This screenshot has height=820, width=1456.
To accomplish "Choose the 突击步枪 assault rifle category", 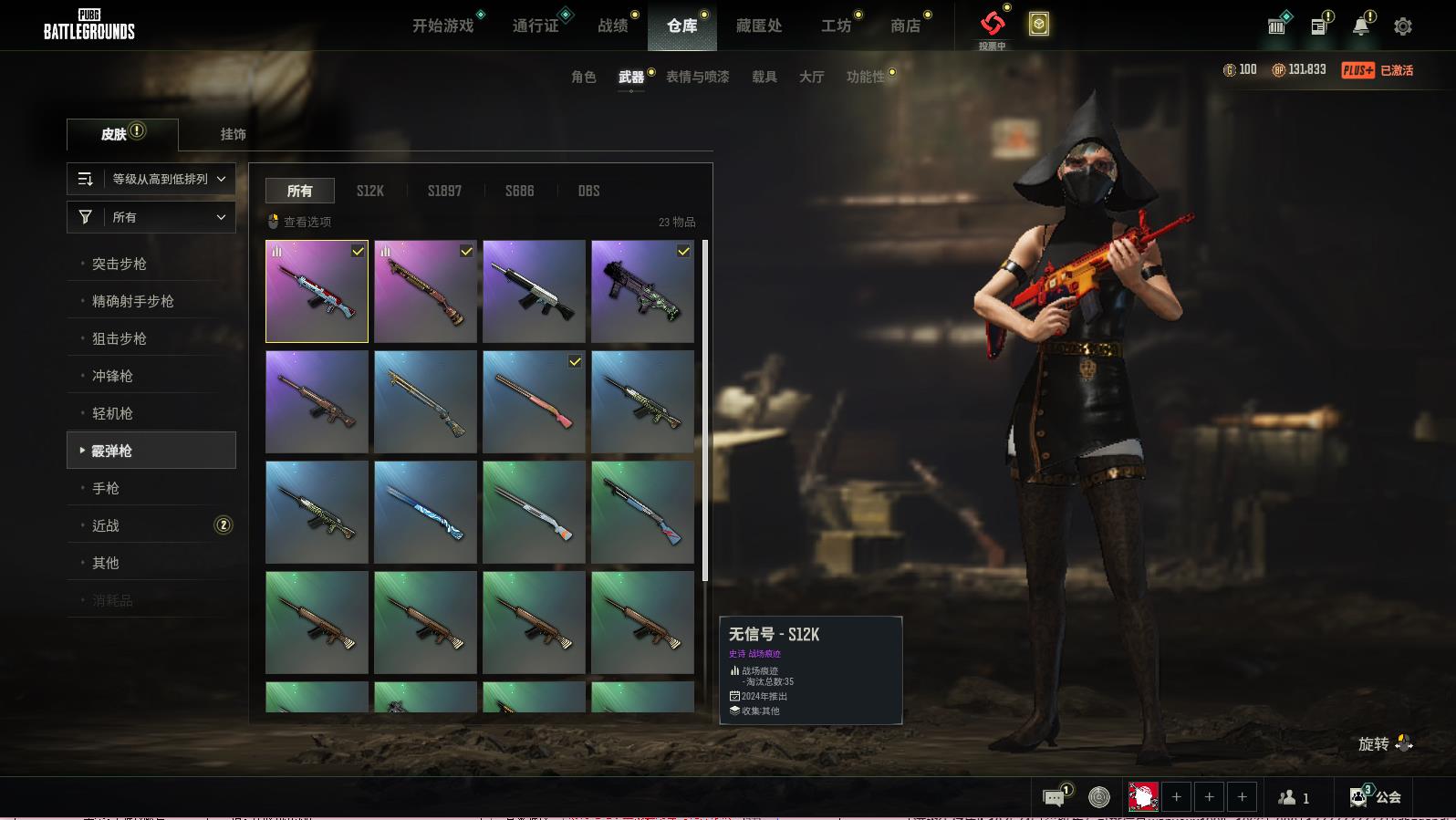I will (x=120, y=264).
